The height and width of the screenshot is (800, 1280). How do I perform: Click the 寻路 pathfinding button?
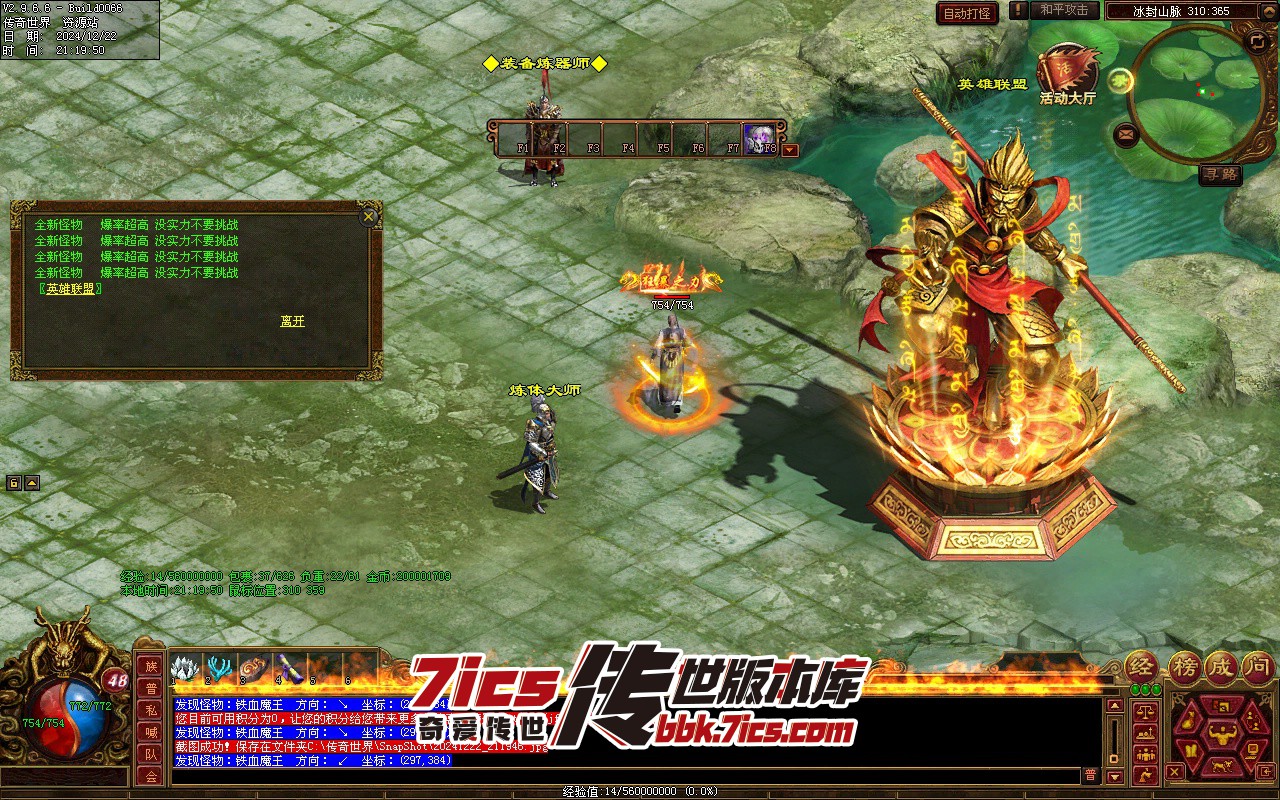click(x=1220, y=174)
